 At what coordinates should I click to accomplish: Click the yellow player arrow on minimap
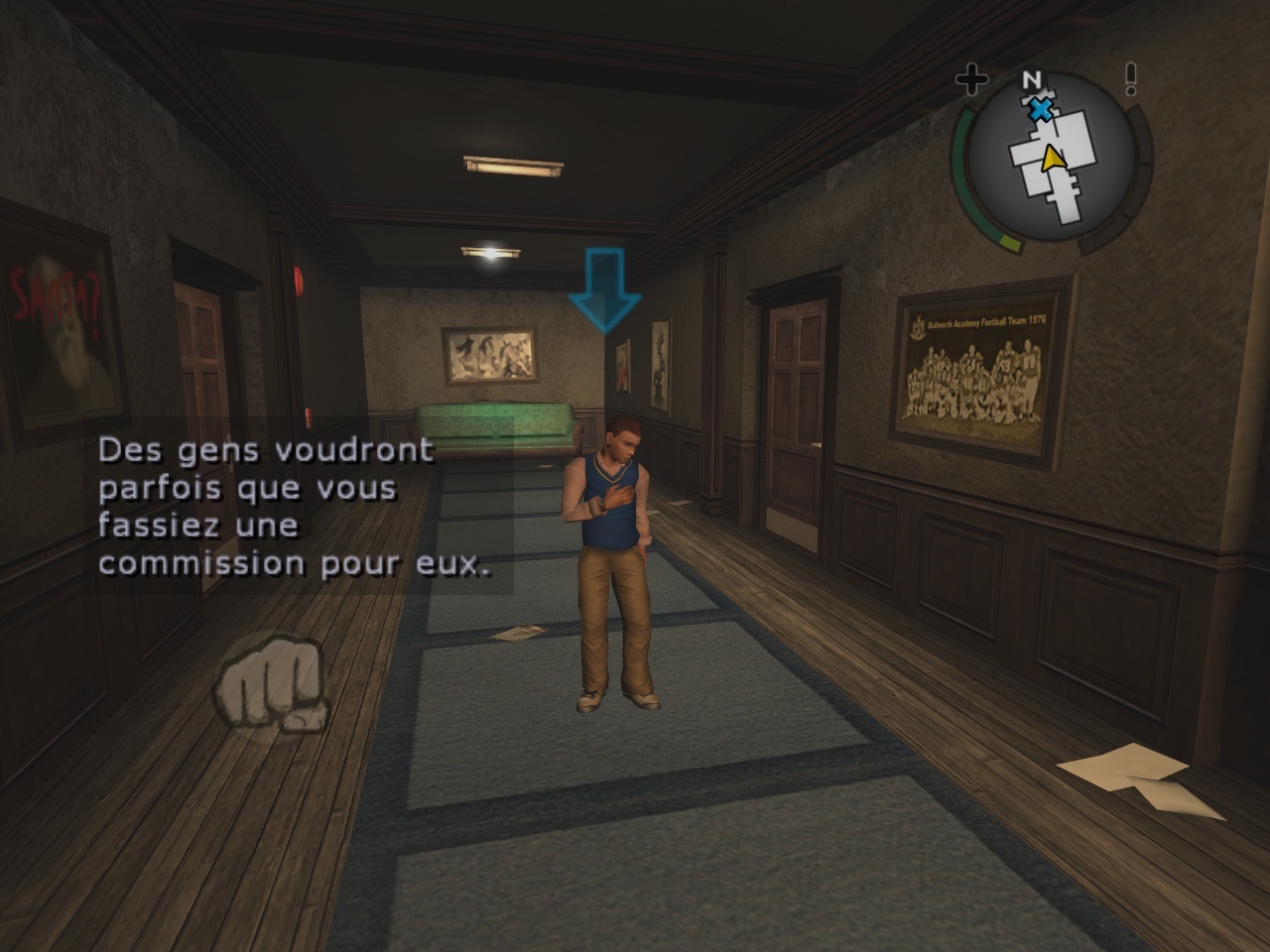1052,158
